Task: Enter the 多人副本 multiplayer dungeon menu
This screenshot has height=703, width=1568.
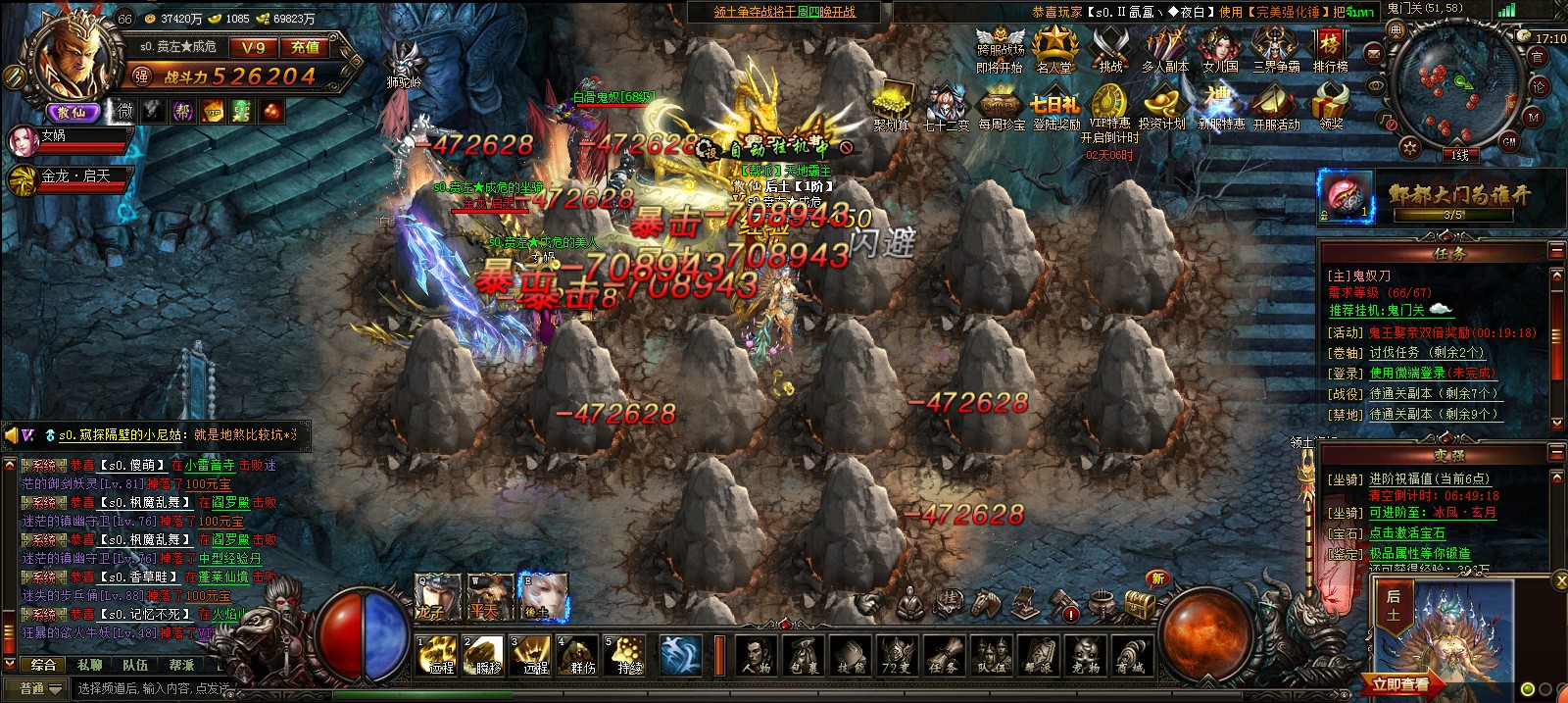Action: (1164, 48)
